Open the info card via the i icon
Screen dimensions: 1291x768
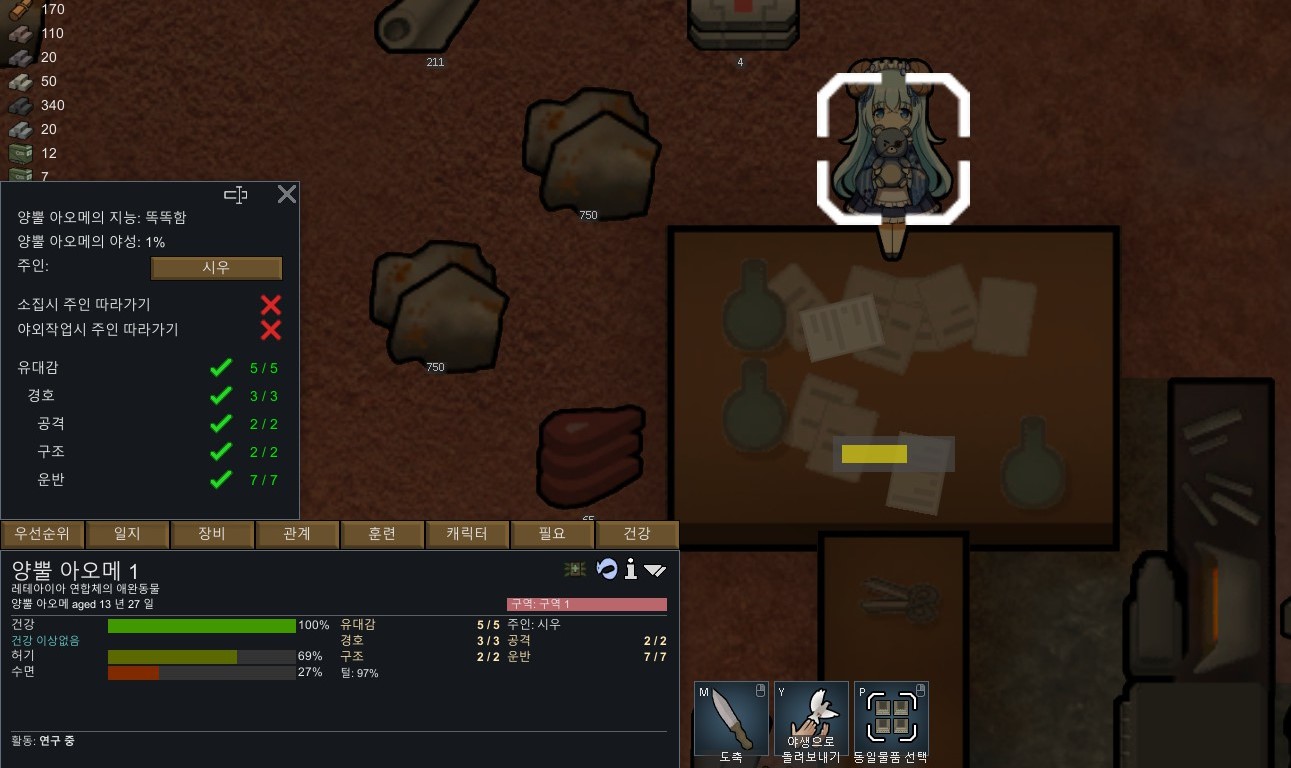coord(631,569)
